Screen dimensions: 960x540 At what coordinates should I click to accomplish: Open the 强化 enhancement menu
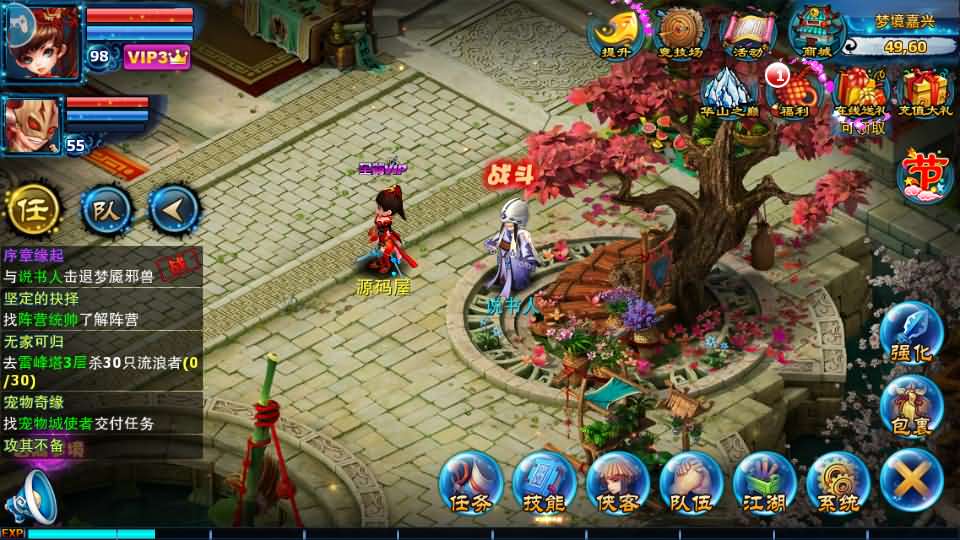coord(911,335)
